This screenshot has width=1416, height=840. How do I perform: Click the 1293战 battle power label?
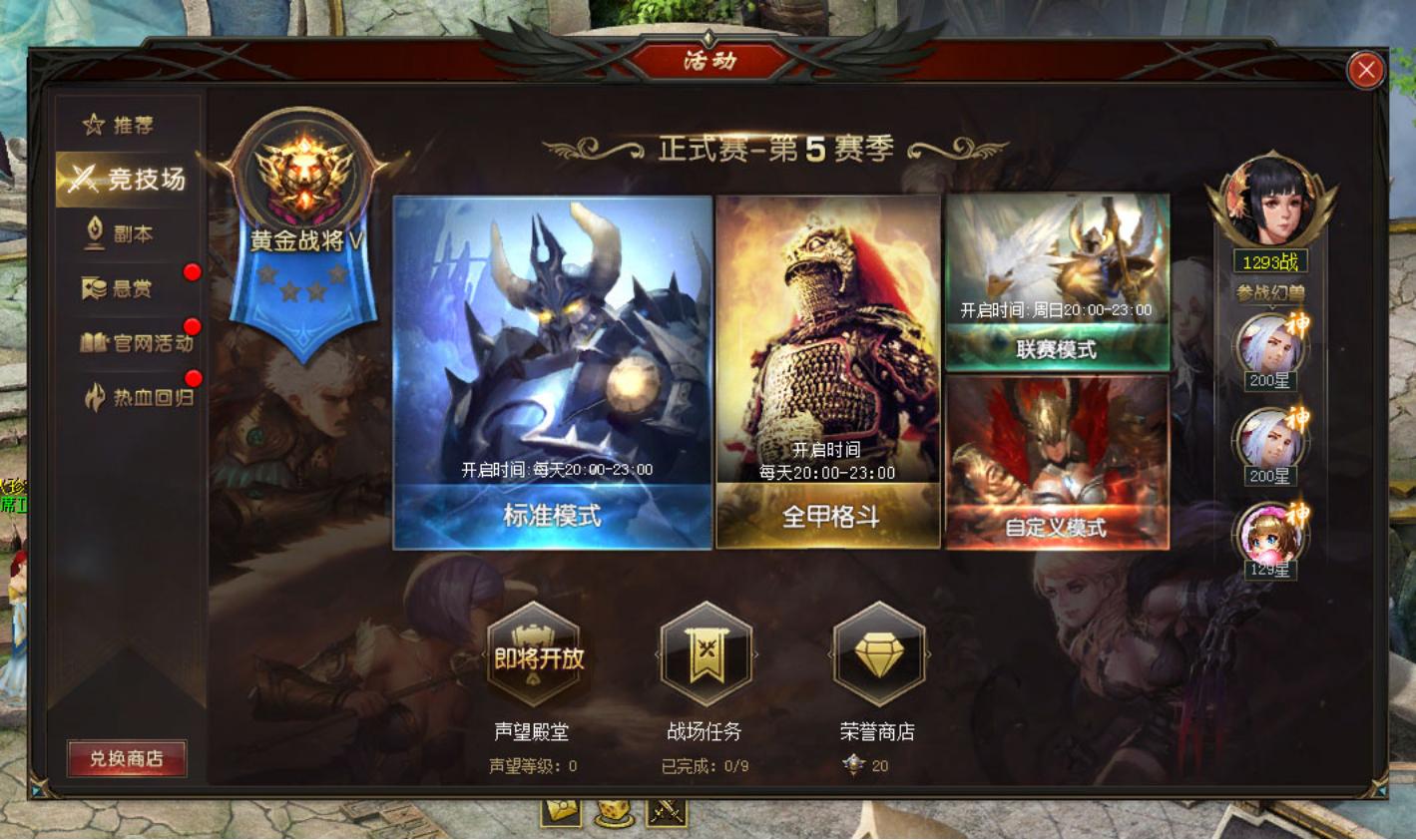(1269, 258)
